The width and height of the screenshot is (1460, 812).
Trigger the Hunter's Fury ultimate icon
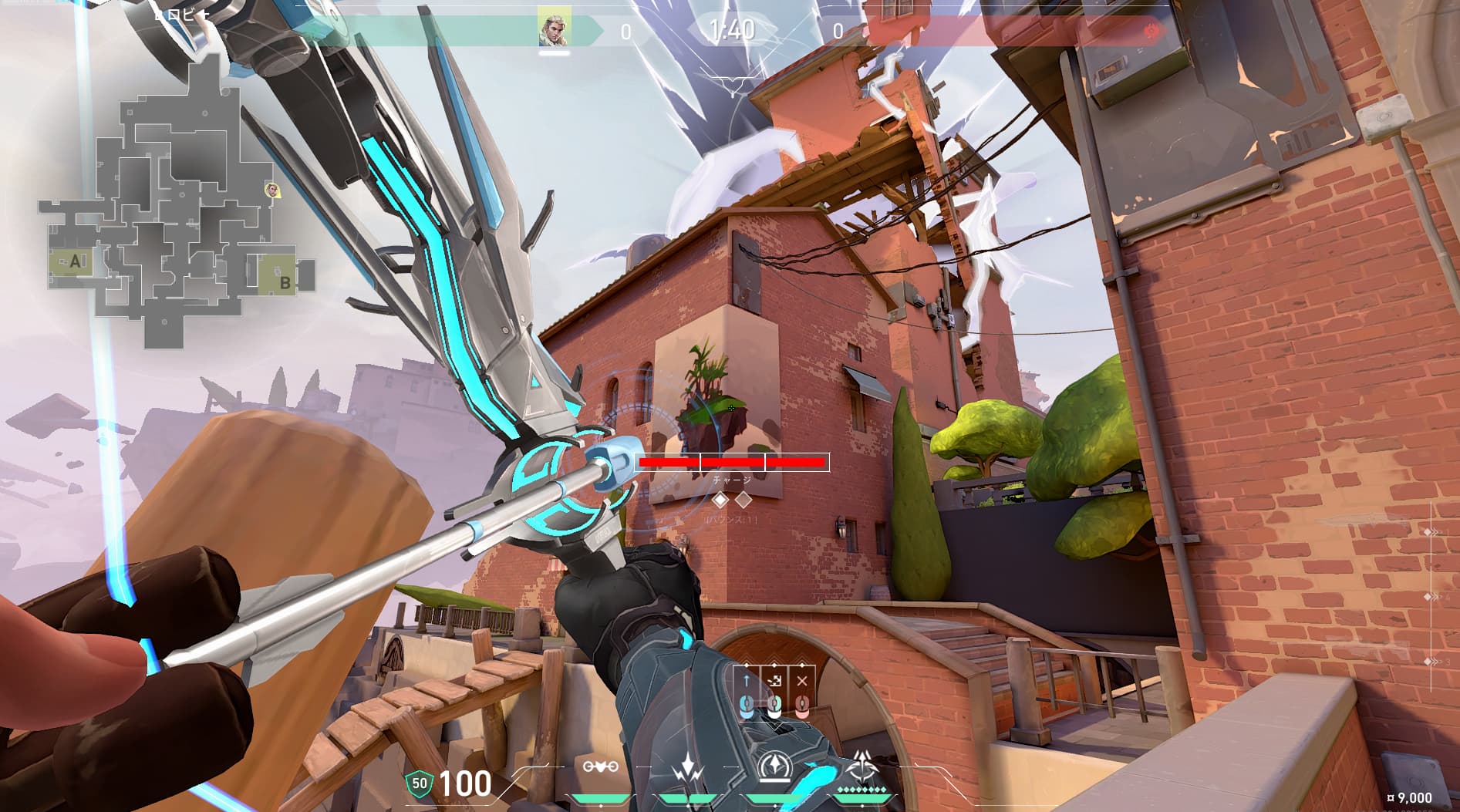pos(862,767)
